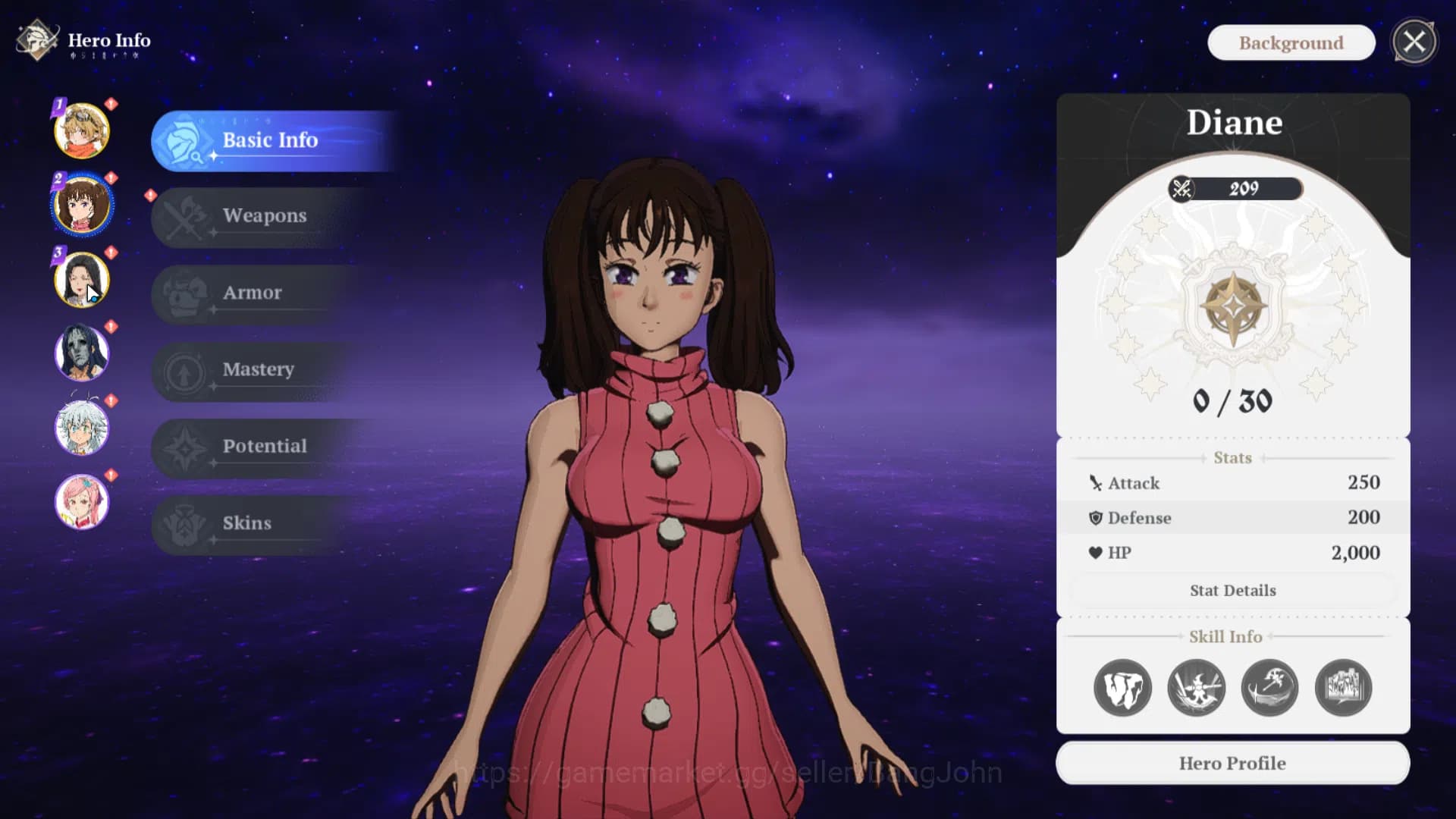Inspect the fourth ultimate skill icon
The height and width of the screenshot is (819, 1456).
coord(1343,687)
